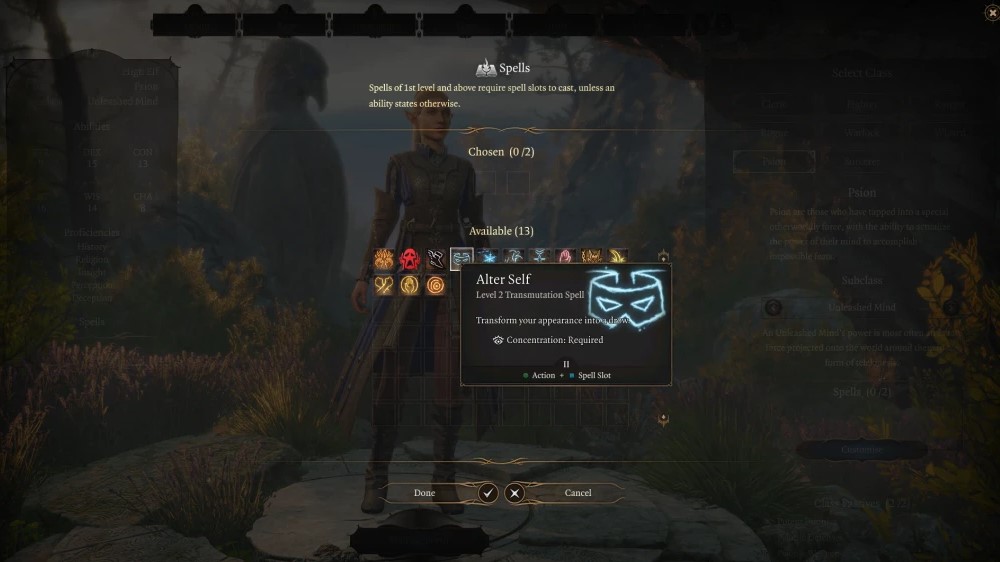Choose the pink hand spell icon

coord(566,260)
